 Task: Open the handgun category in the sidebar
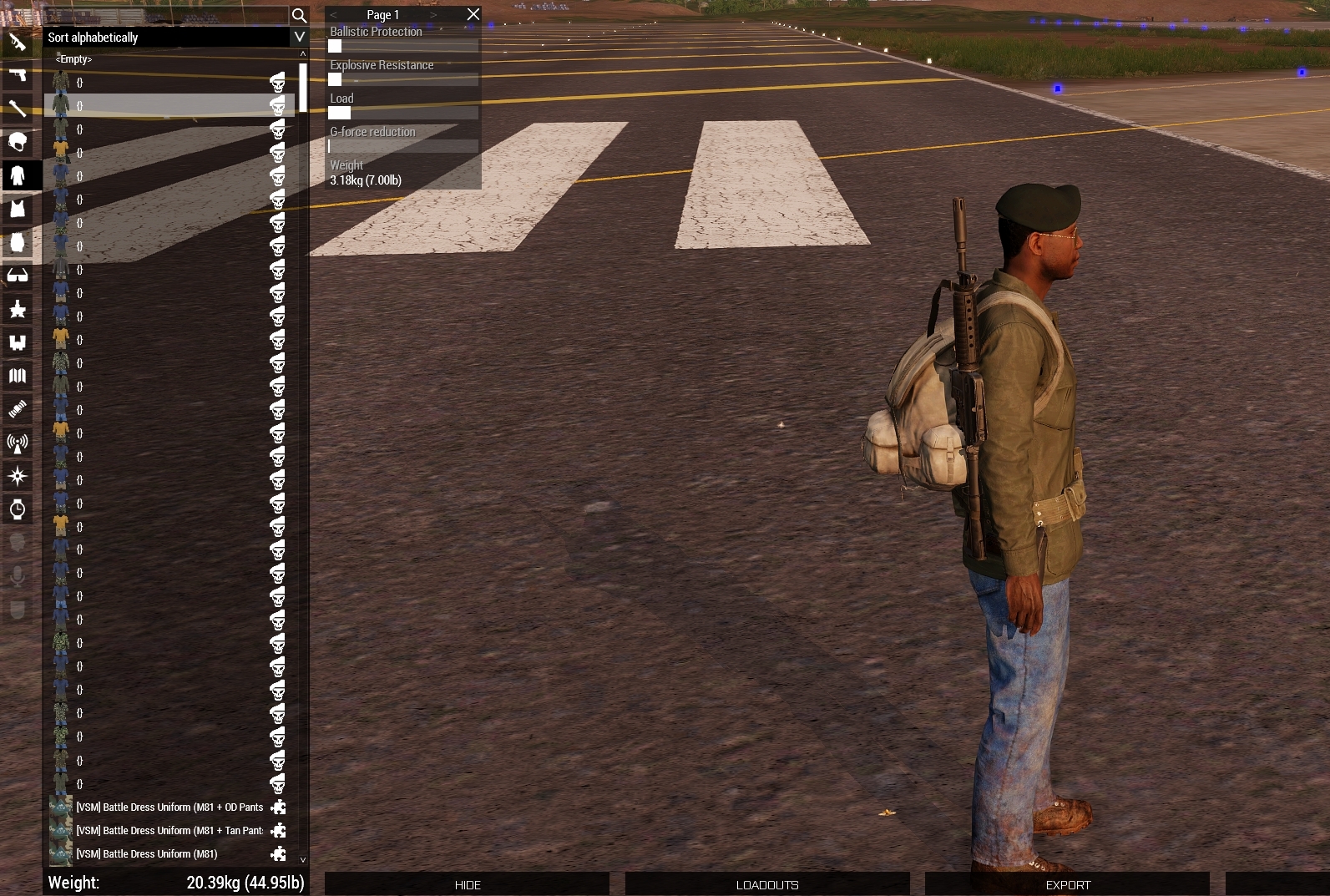pos(18,74)
